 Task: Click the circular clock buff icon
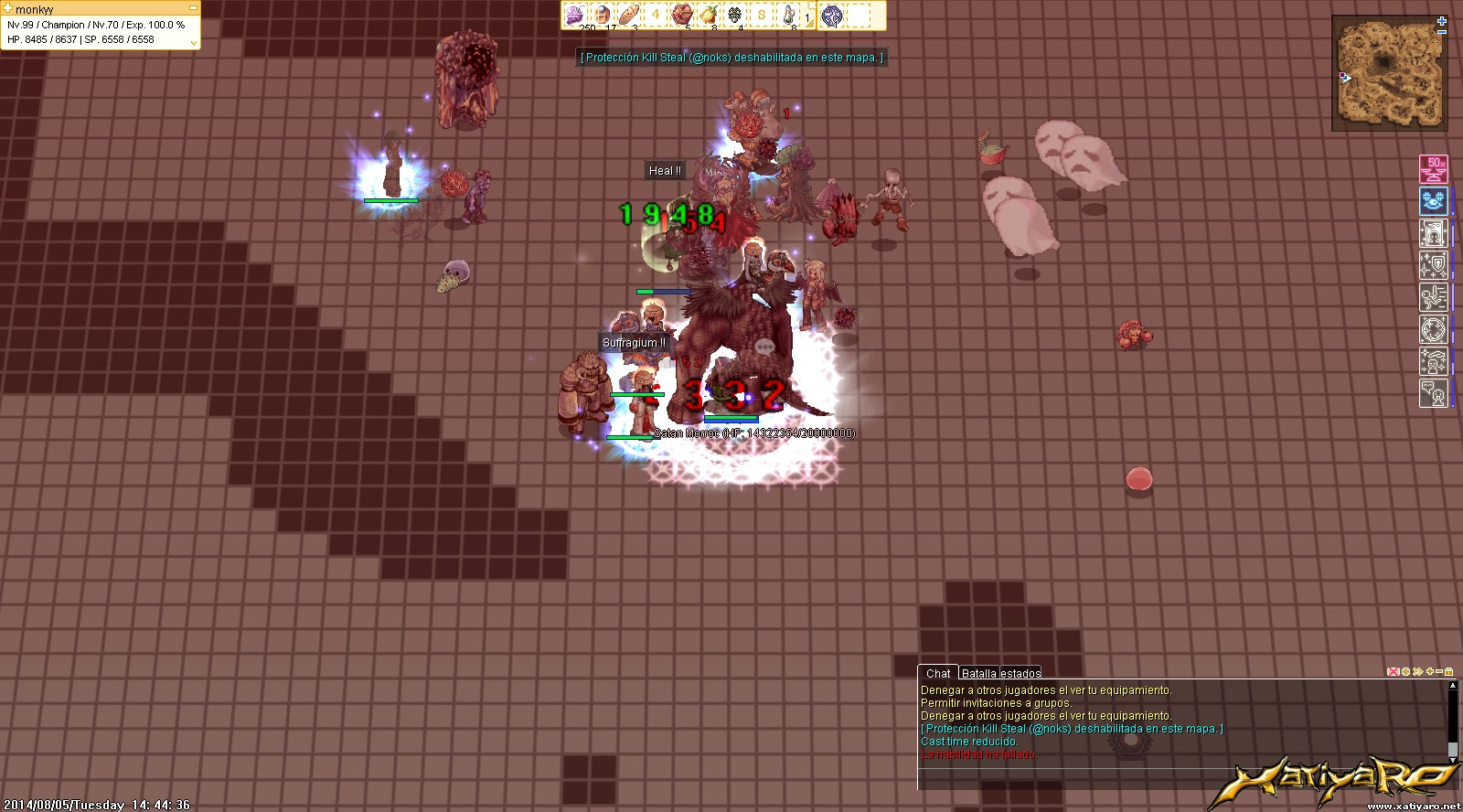(x=1433, y=329)
